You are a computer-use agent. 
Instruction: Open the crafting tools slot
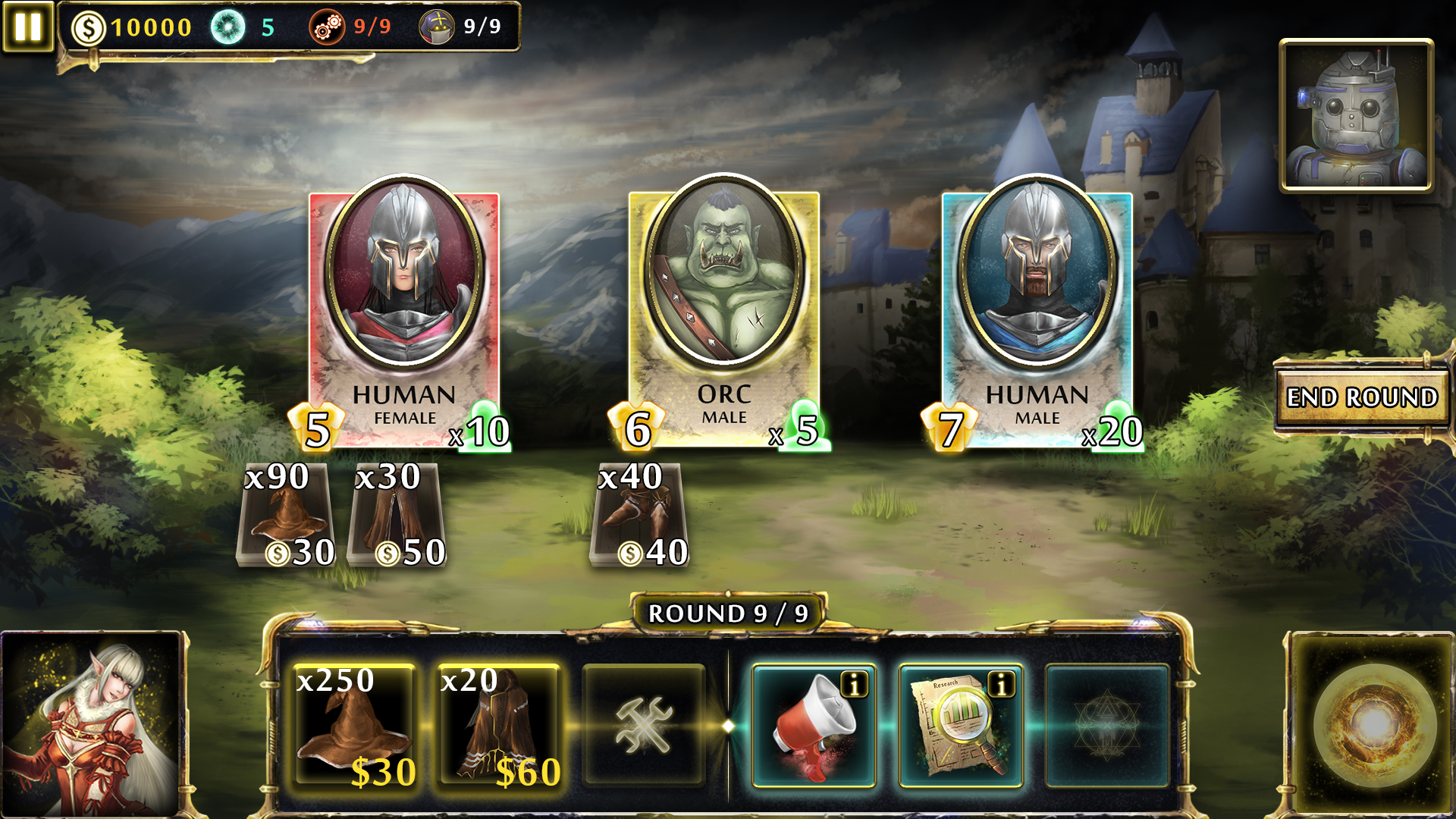pos(644,726)
